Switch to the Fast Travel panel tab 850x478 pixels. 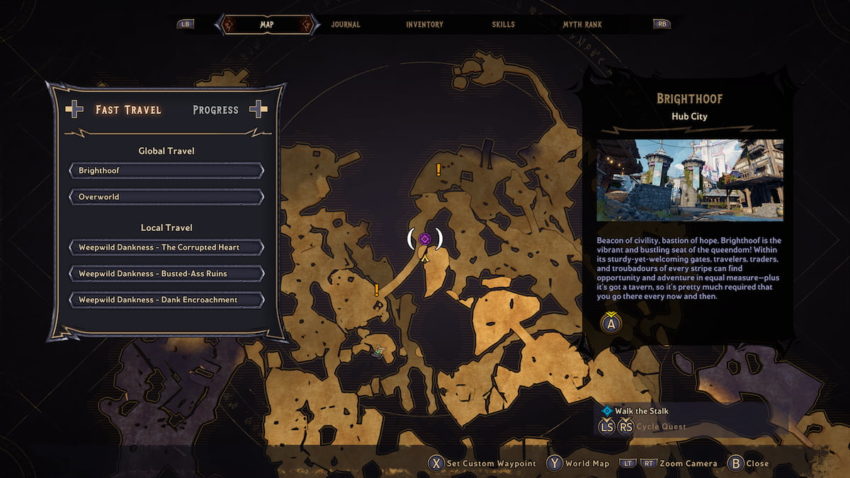coord(128,110)
